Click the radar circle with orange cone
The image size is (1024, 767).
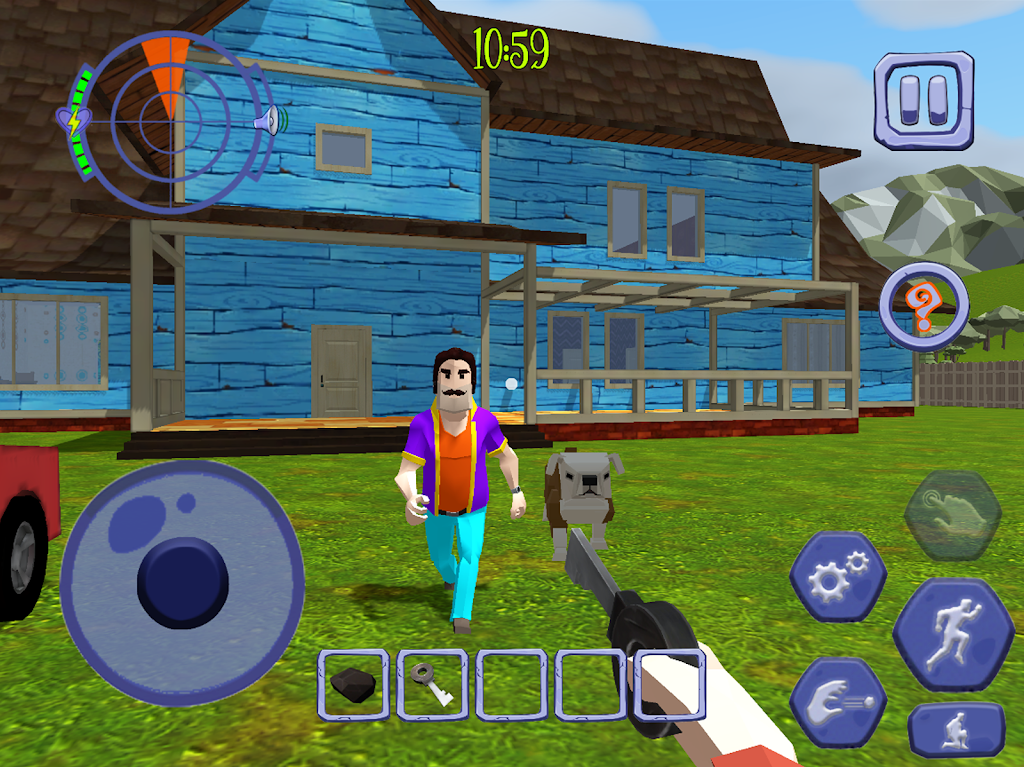pos(170,122)
